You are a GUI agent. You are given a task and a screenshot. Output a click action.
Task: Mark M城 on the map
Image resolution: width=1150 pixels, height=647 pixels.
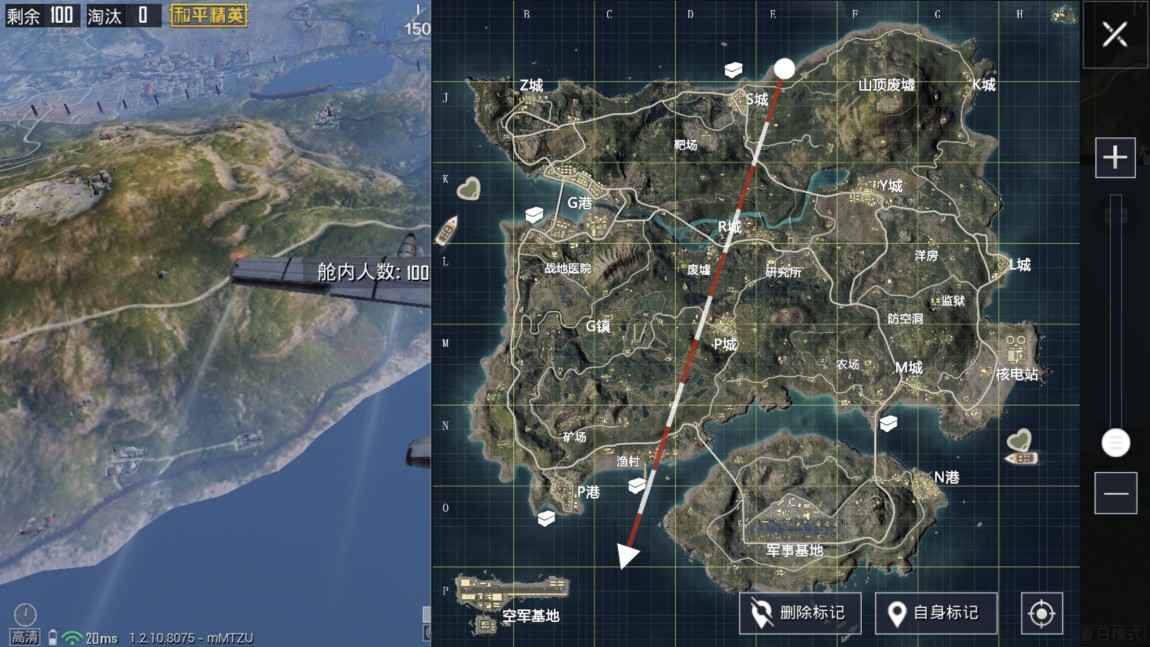coord(908,368)
